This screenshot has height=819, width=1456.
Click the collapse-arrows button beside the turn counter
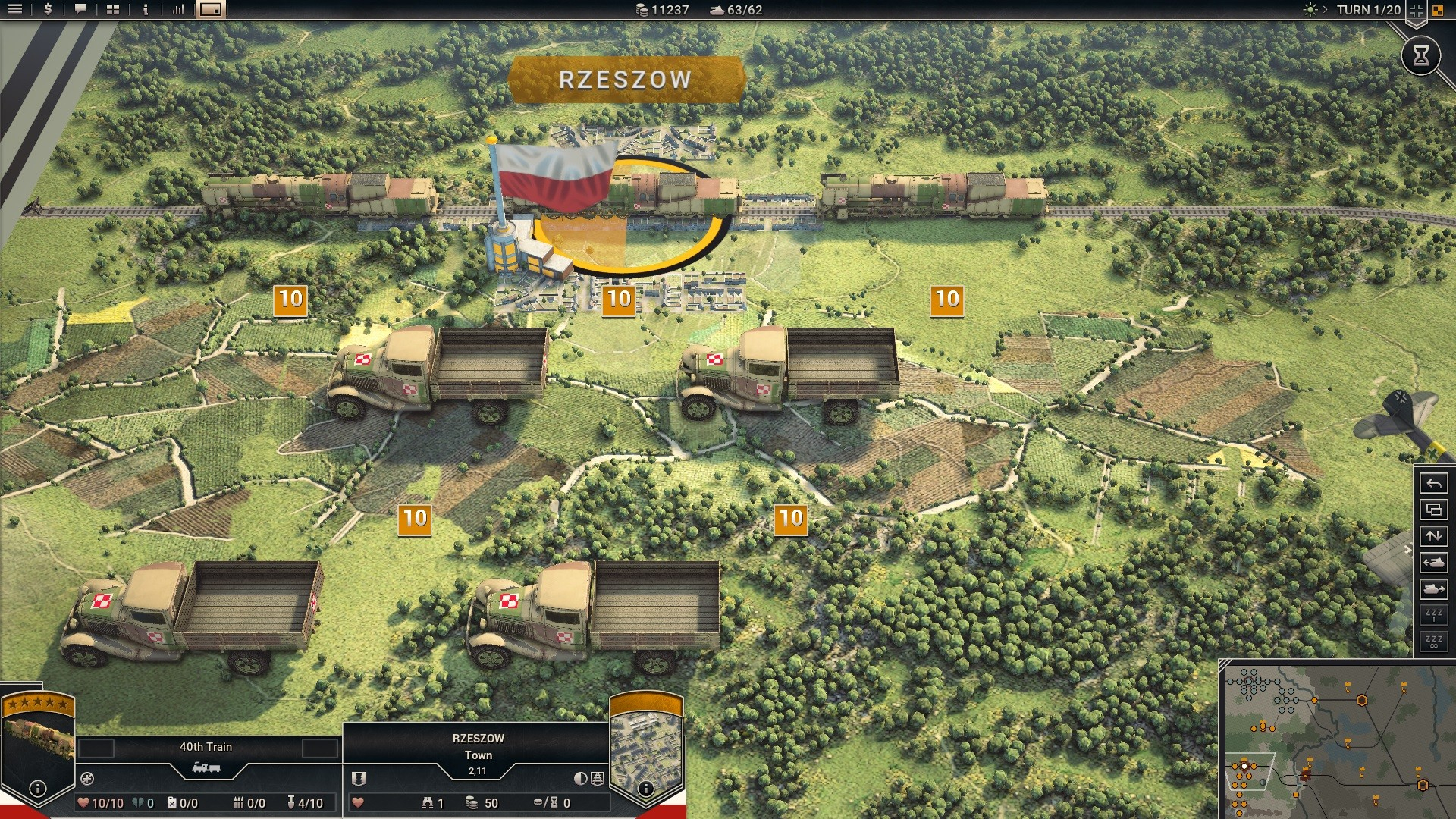(x=1416, y=11)
